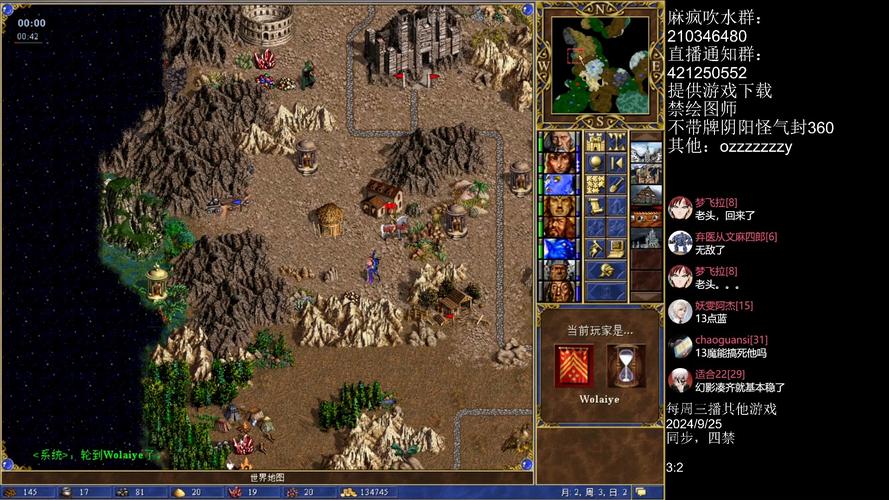Screen dimensions: 889x500
Task: Activate the shovel dig button
Action: 617,183
